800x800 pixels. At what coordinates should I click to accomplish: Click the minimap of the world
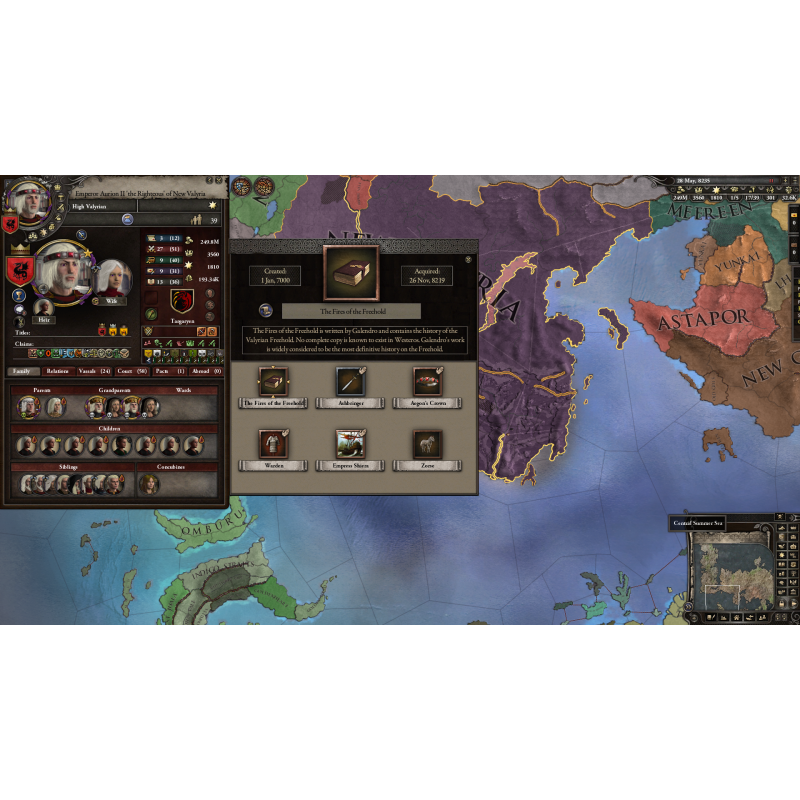[x=731, y=572]
